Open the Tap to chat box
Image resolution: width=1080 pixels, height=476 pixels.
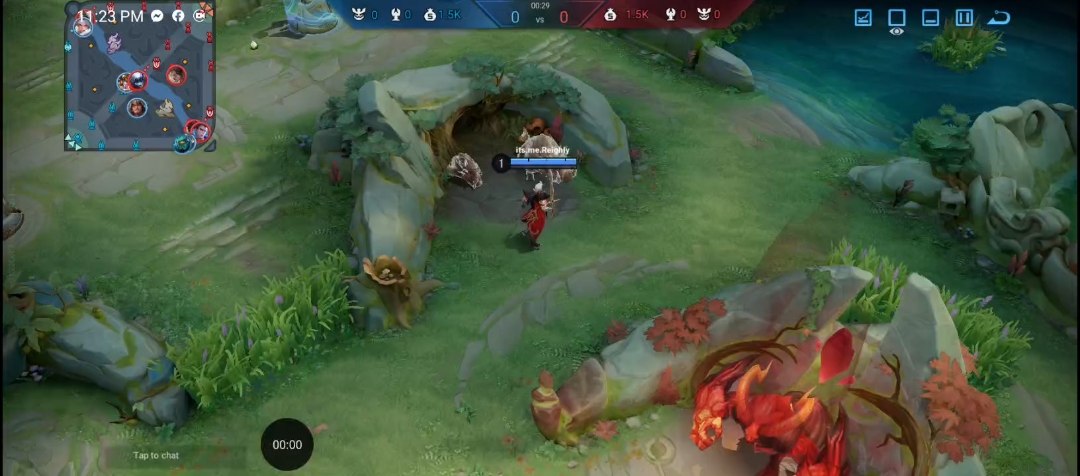156,455
